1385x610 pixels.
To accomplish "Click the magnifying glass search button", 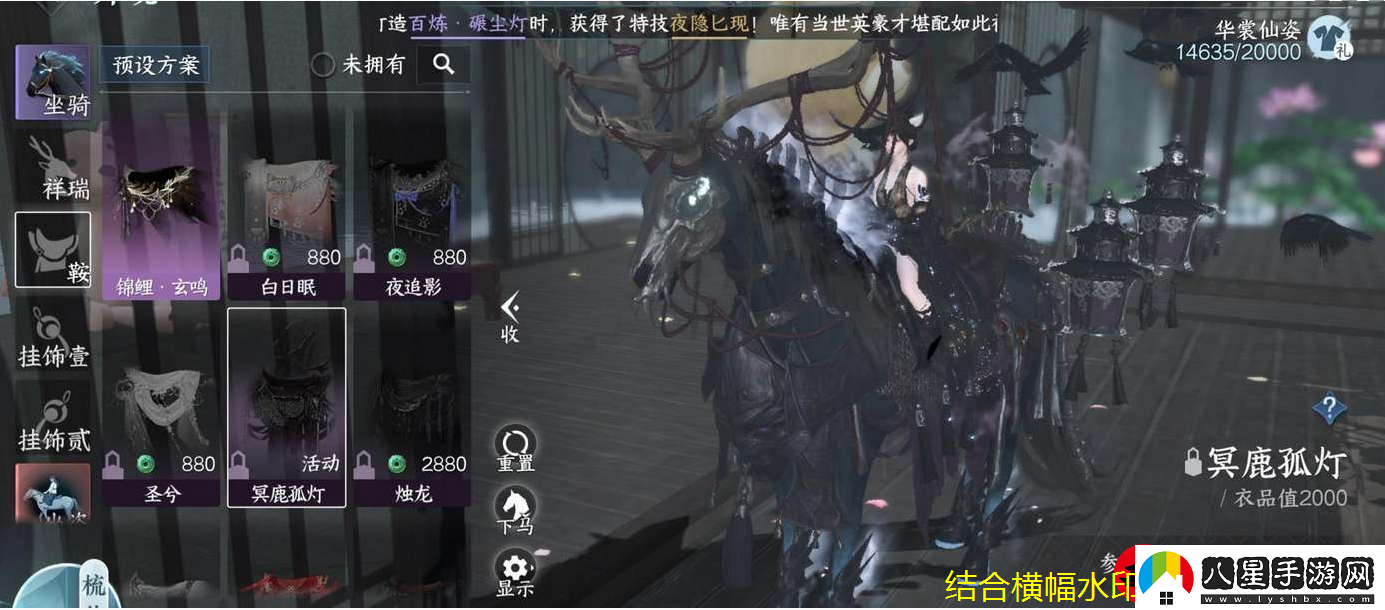I will click(443, 65).
